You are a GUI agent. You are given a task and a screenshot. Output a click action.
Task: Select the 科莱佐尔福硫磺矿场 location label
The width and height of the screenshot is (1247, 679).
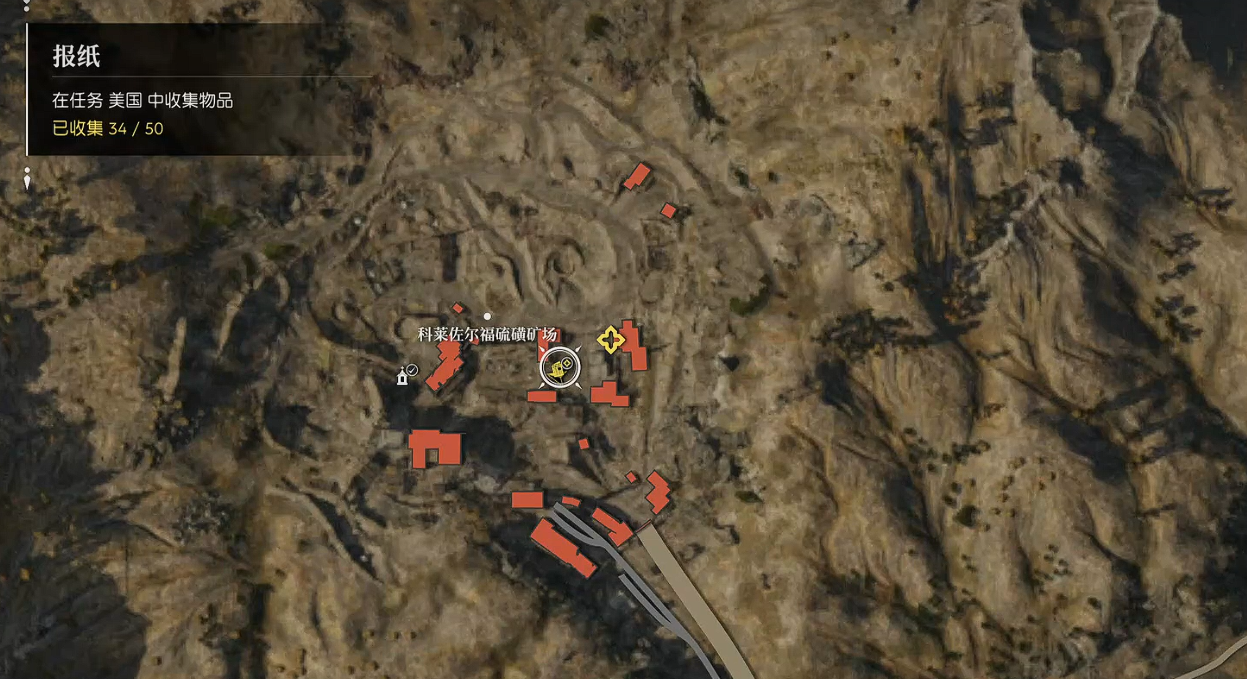click(487, 335)
